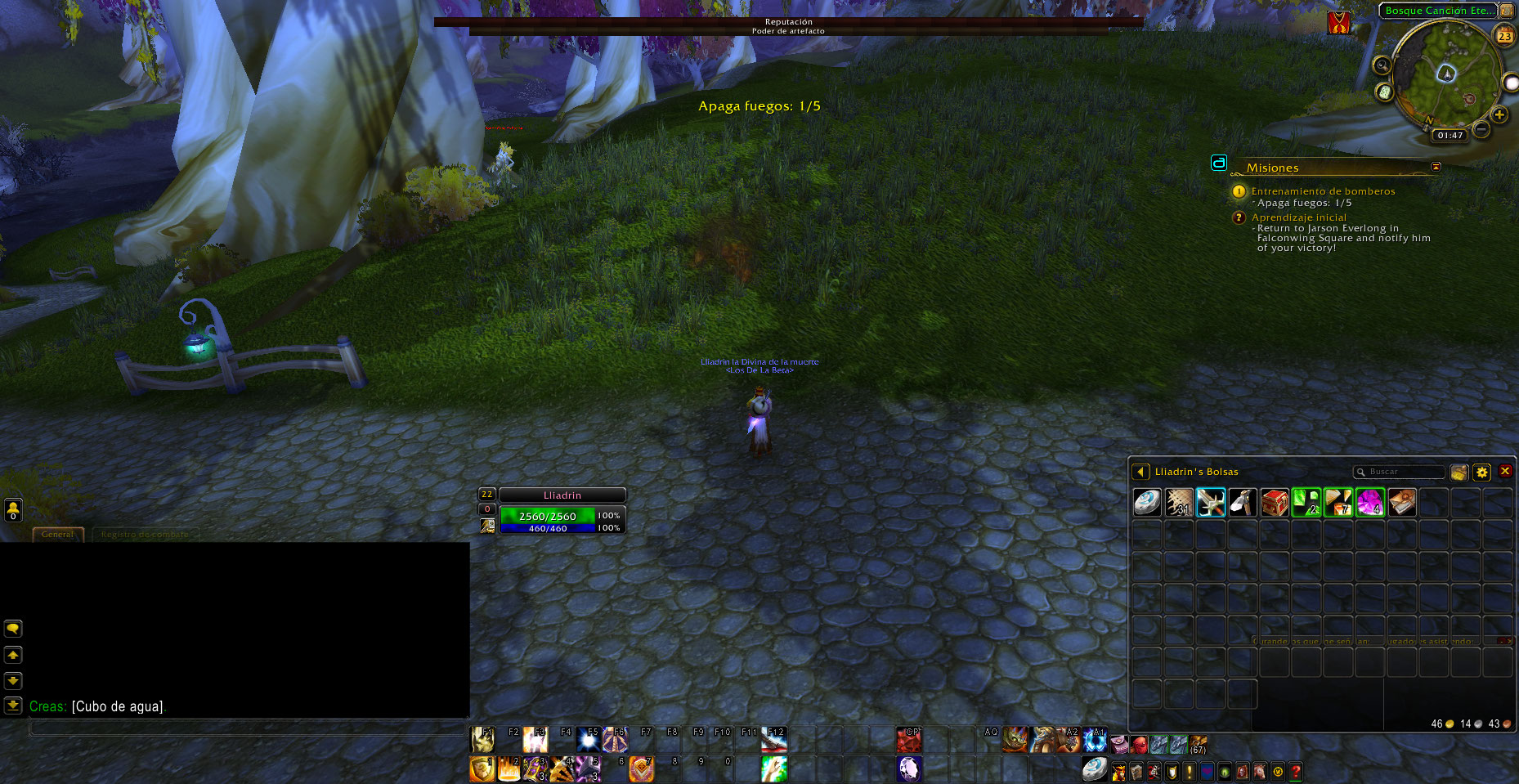Click the minimap zoom-out minus button

tap(1481, 129)
